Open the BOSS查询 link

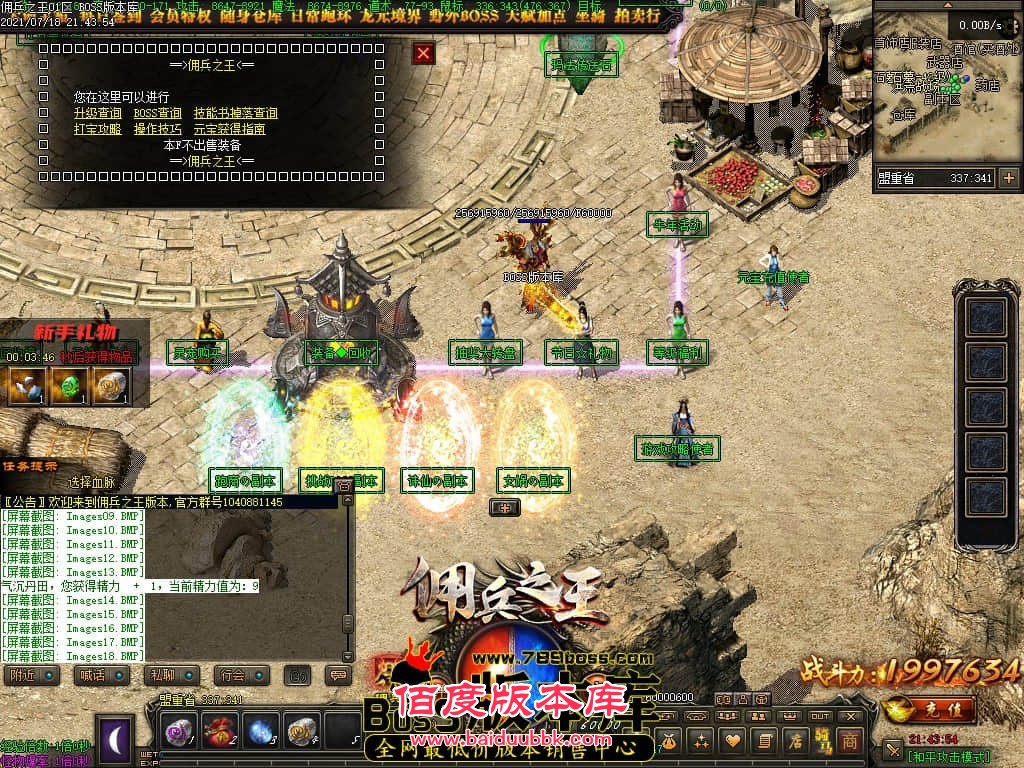click(158, 114)
